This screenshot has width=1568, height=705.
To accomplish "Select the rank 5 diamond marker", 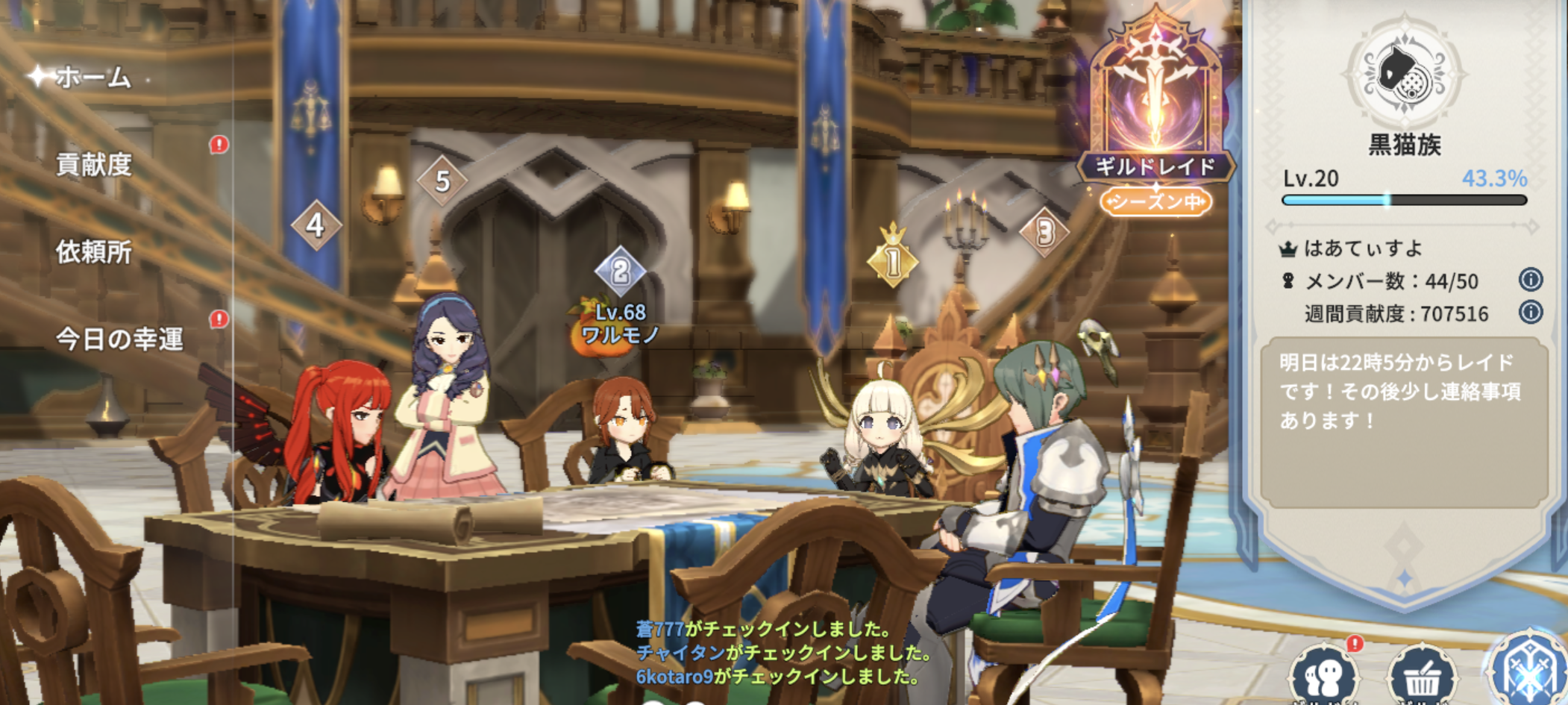I will (x=442, y=181).
